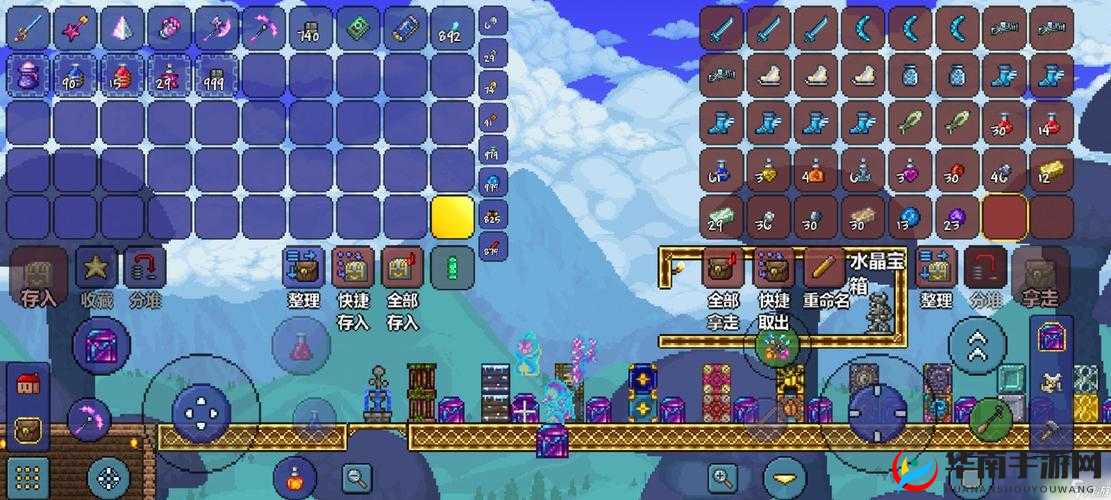This screenshot has height=500, width=1111.
Task: Tap the 快捷存入 (quick stack) button
Action: coord(352,268)
